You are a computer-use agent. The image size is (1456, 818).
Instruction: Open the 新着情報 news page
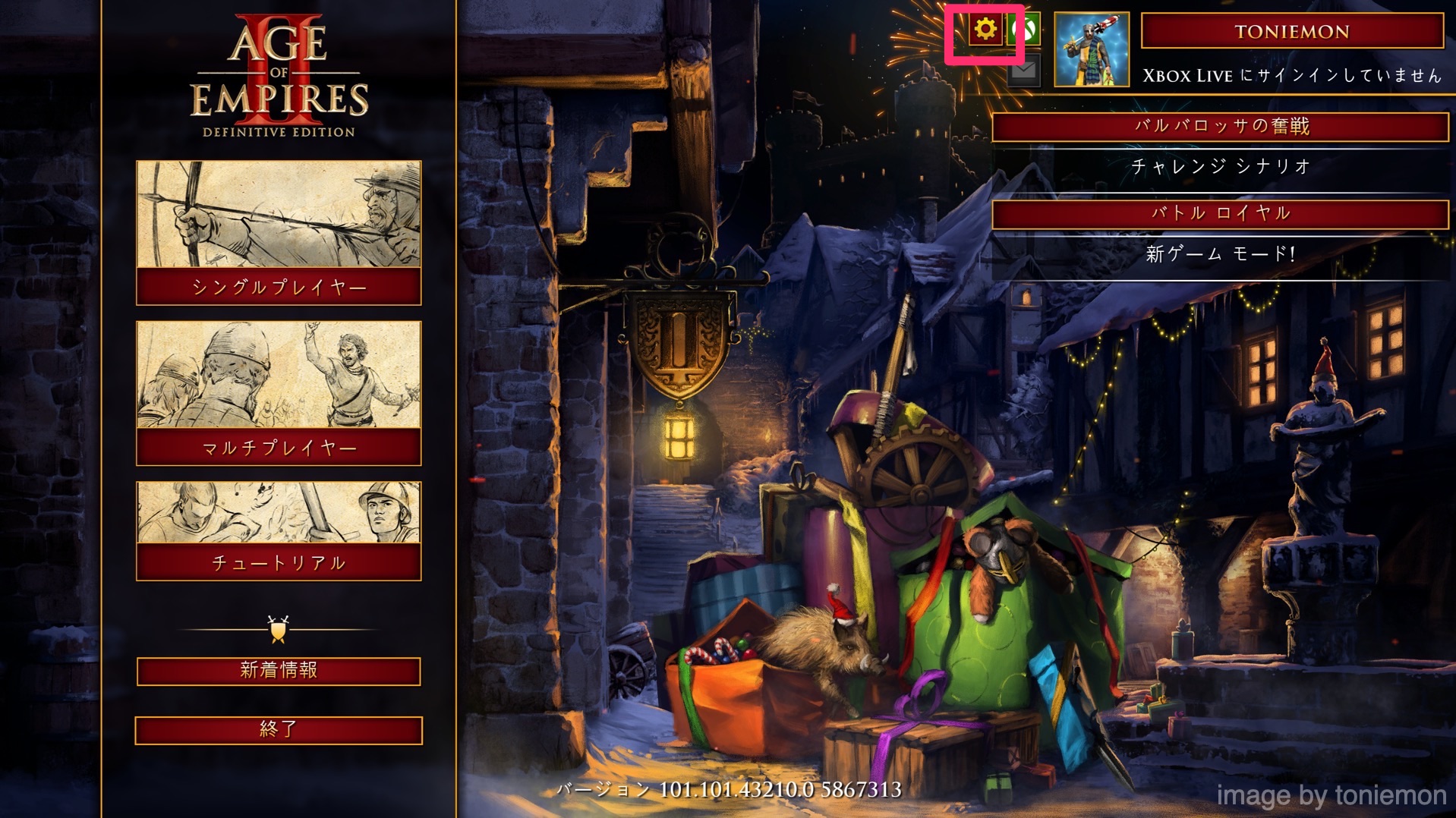pyautogui.click(x=279, y=671)
